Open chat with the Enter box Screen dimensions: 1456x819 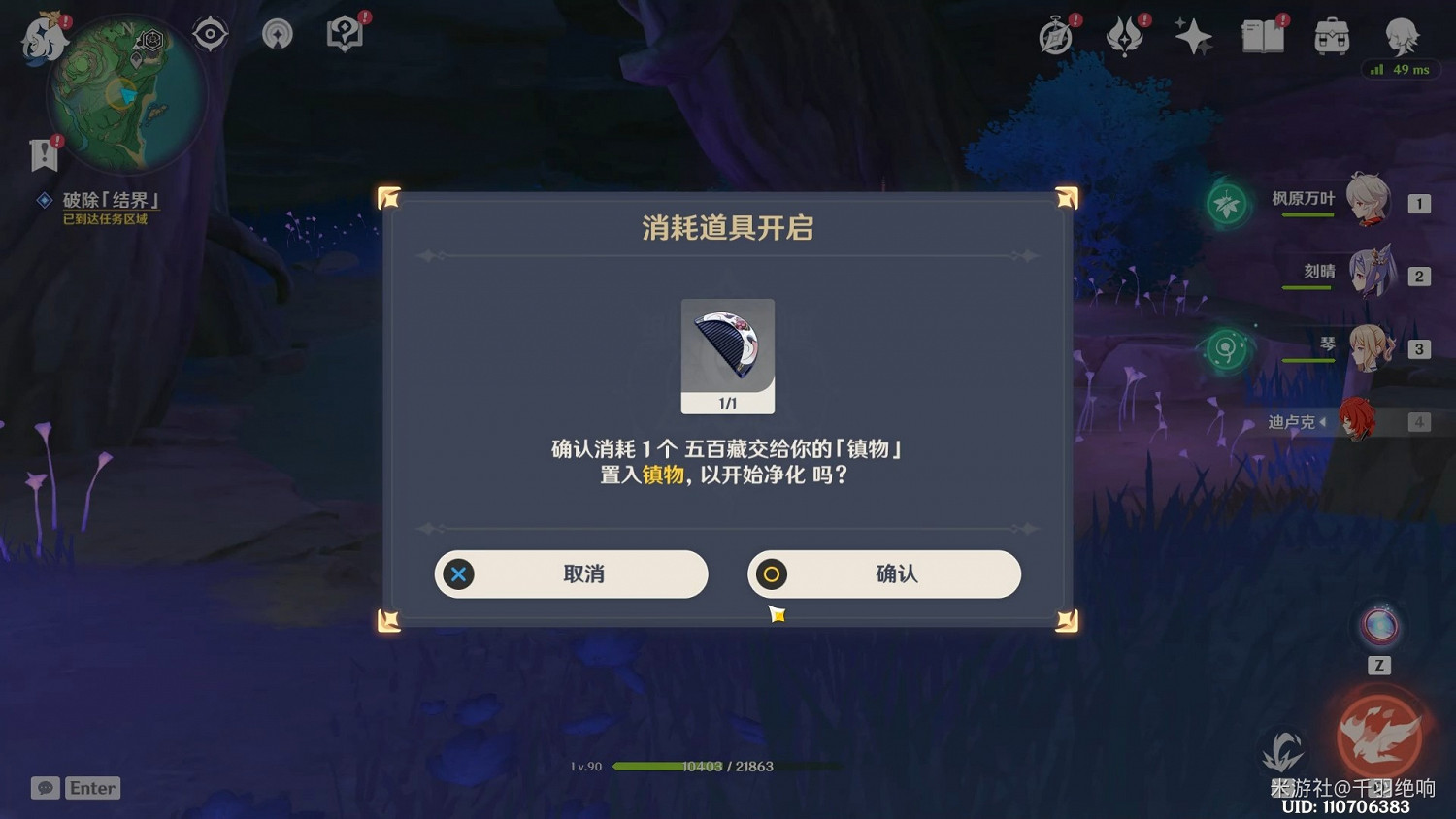pyautogui.click(x=92, y=788)
